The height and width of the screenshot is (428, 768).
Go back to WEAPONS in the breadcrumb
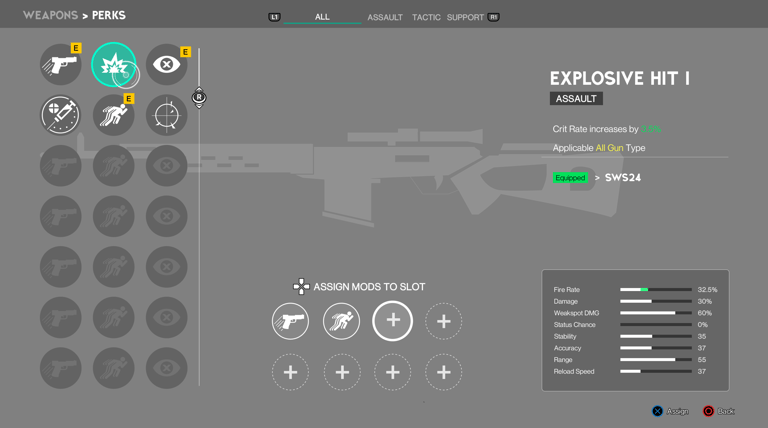click(x=48, y=15)
